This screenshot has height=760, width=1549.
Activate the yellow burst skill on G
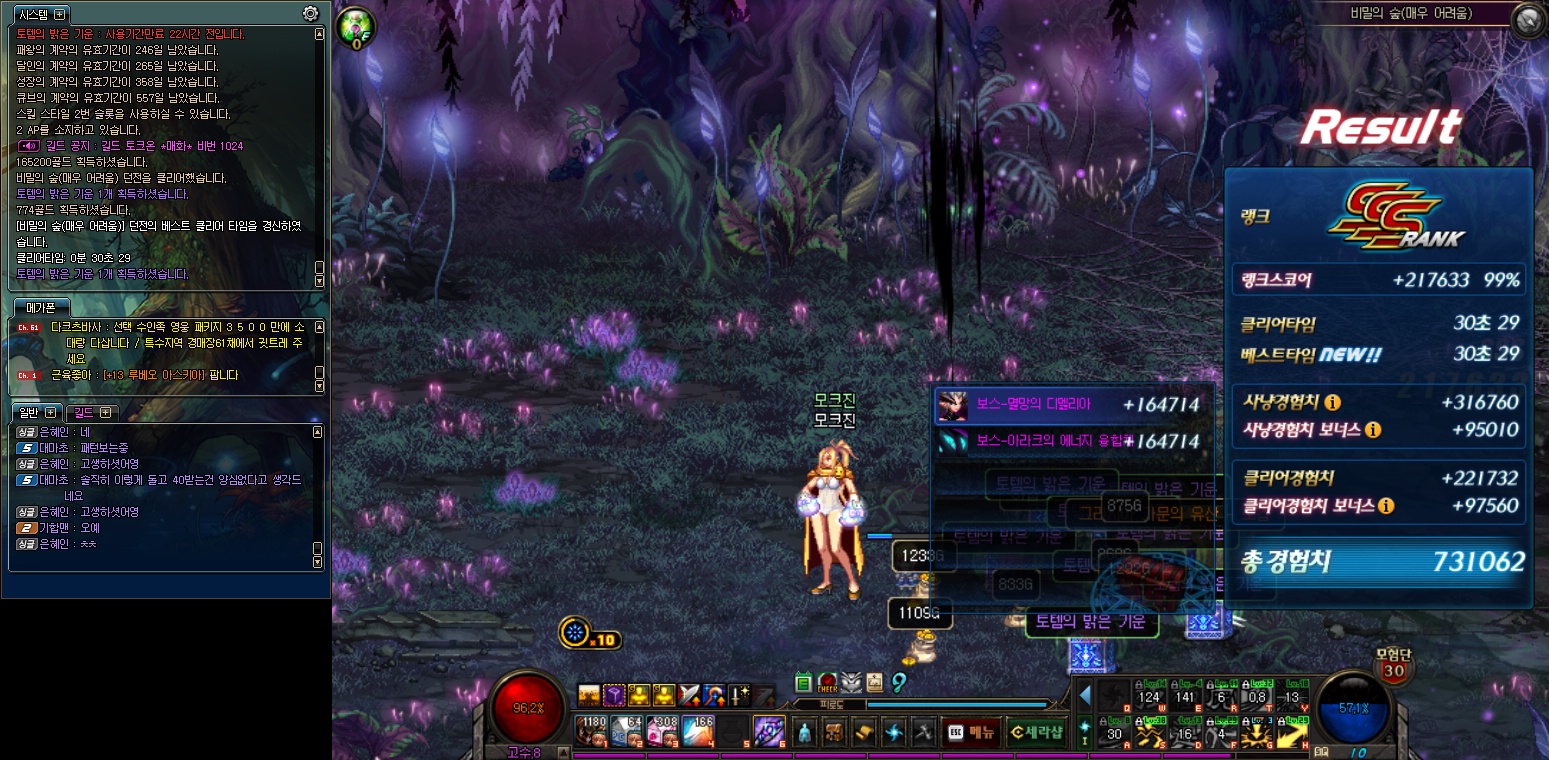click(x=1257, y=735)
